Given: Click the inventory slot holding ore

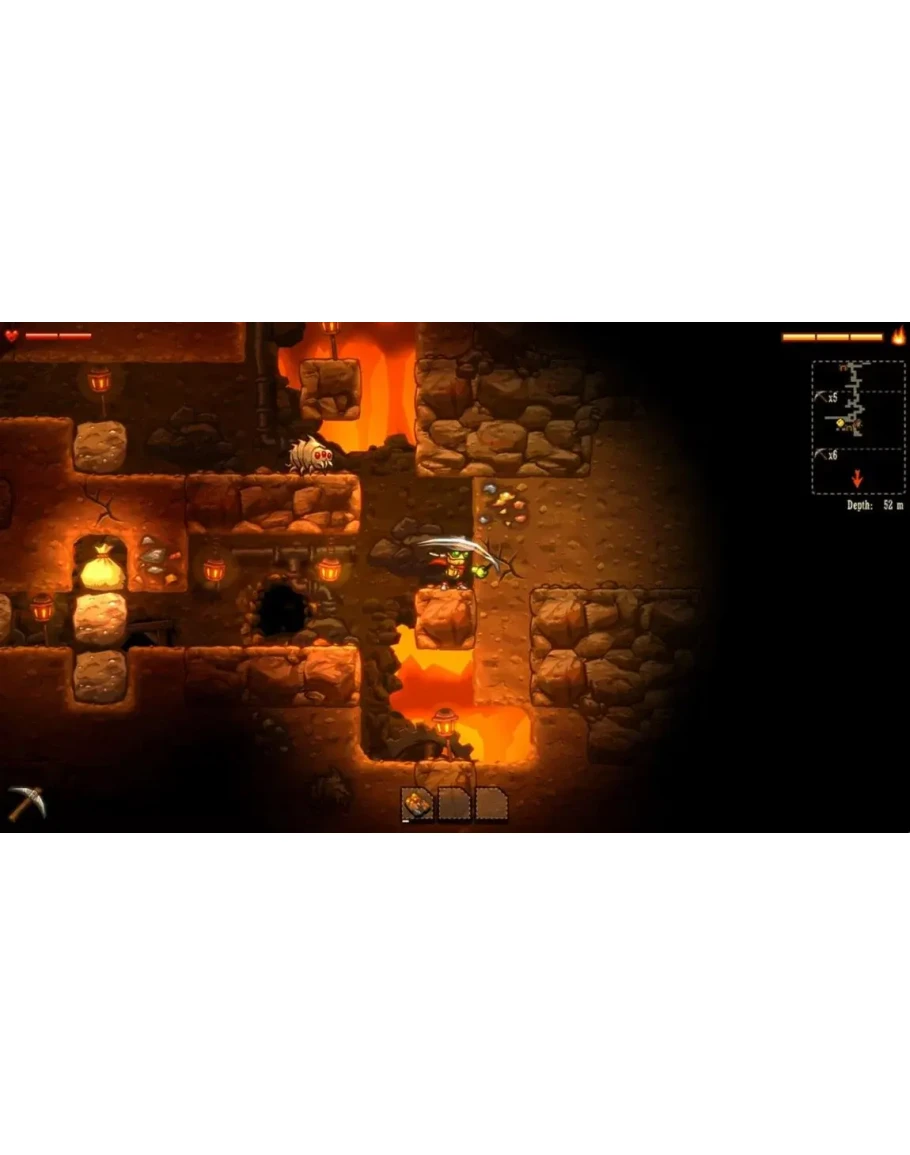Looking at the screenshot, I should coord(418,803).
